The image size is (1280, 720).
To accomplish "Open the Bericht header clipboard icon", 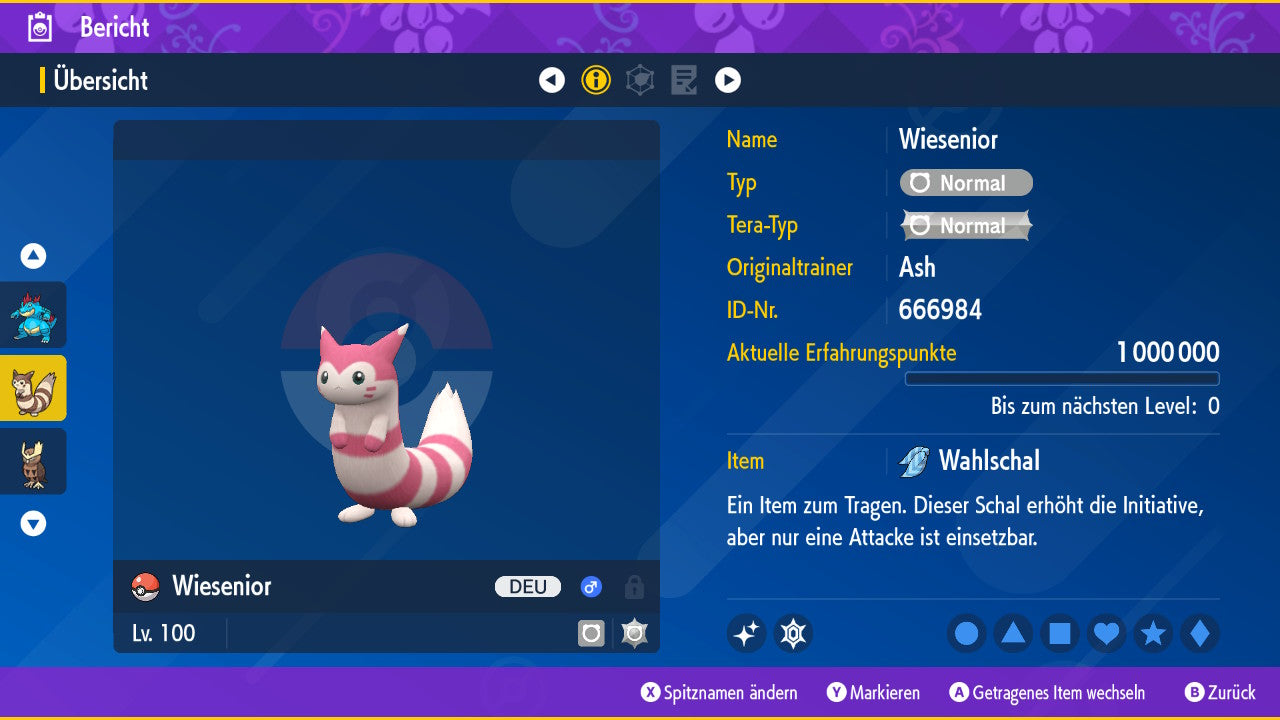I will (x=40, y=27).
